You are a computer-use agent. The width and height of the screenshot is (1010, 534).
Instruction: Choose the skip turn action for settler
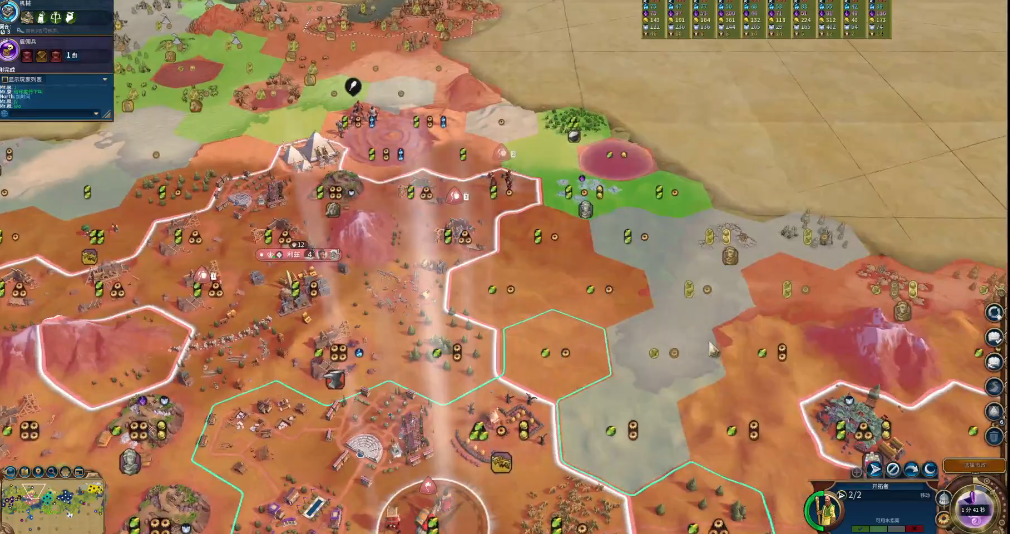(x=911, y=469)
